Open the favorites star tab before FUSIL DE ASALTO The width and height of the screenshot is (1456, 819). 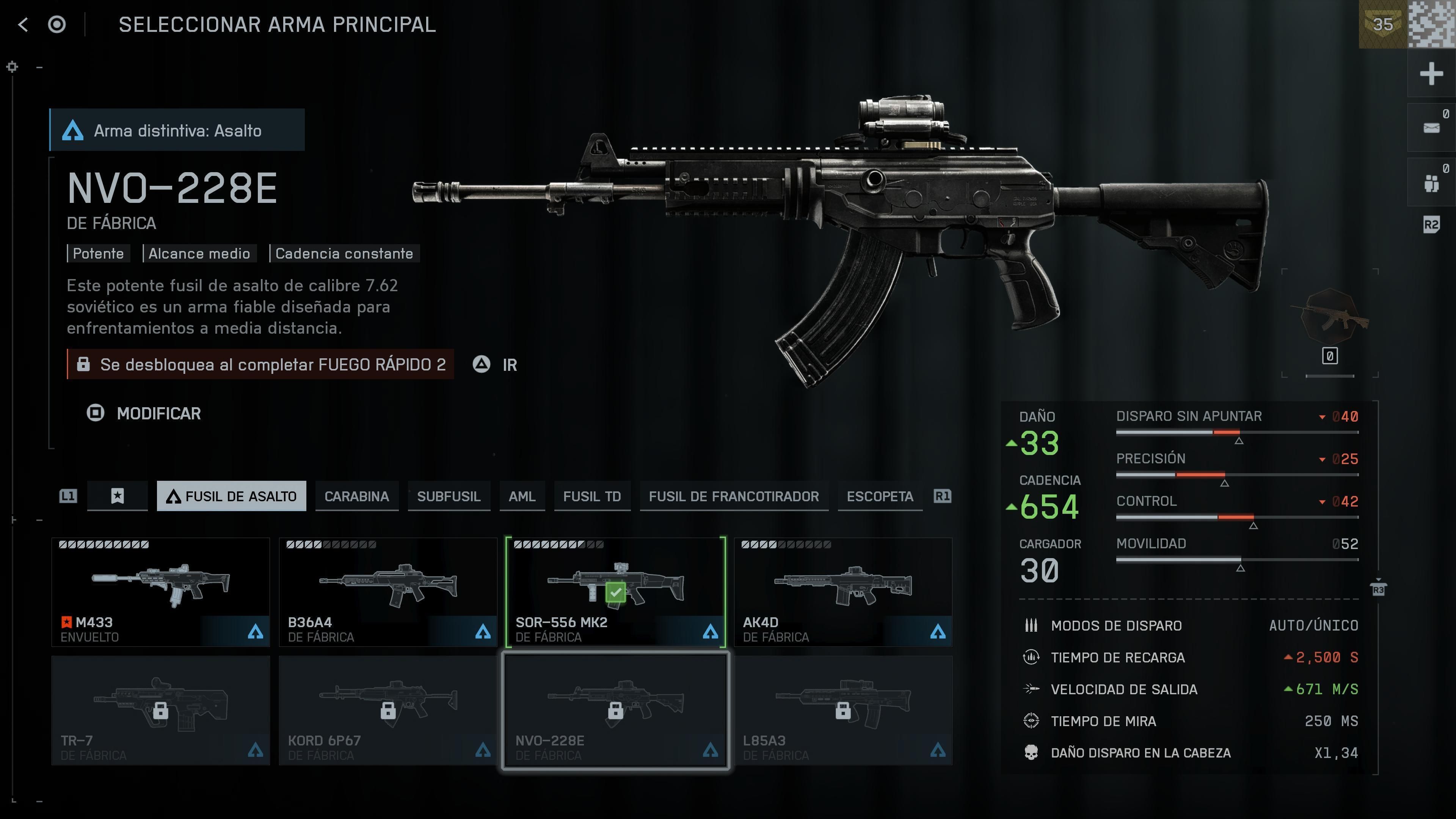[117, 496]
